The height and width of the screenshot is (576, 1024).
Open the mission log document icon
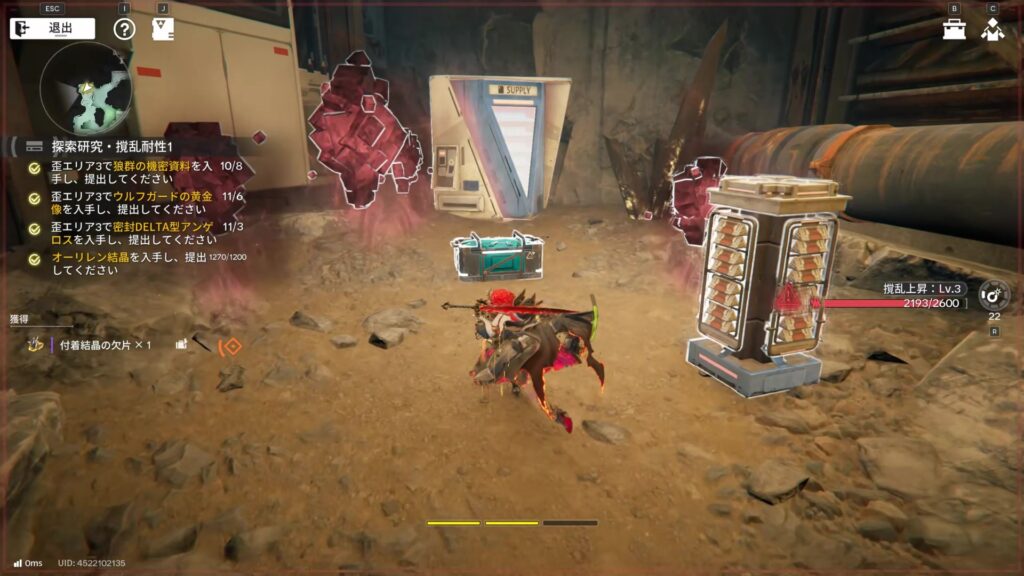click(162, 28)
